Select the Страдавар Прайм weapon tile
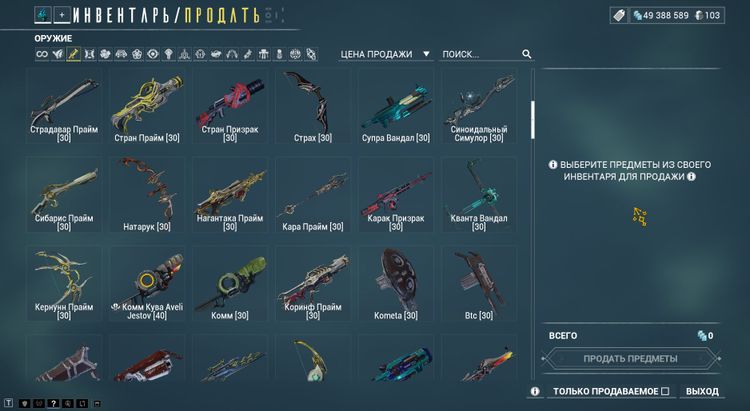 tap(64, 106)
